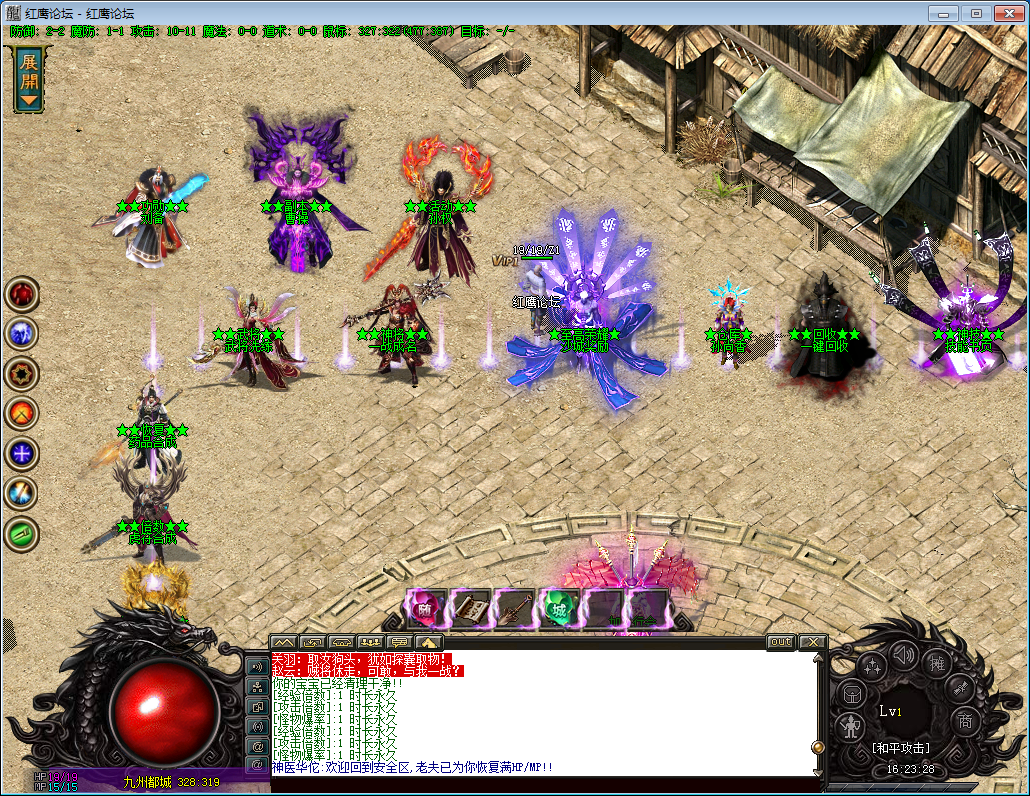Select the scroll item in the hotbar
This screenshot has width=1030, height=796.
(x=470, y=607)
